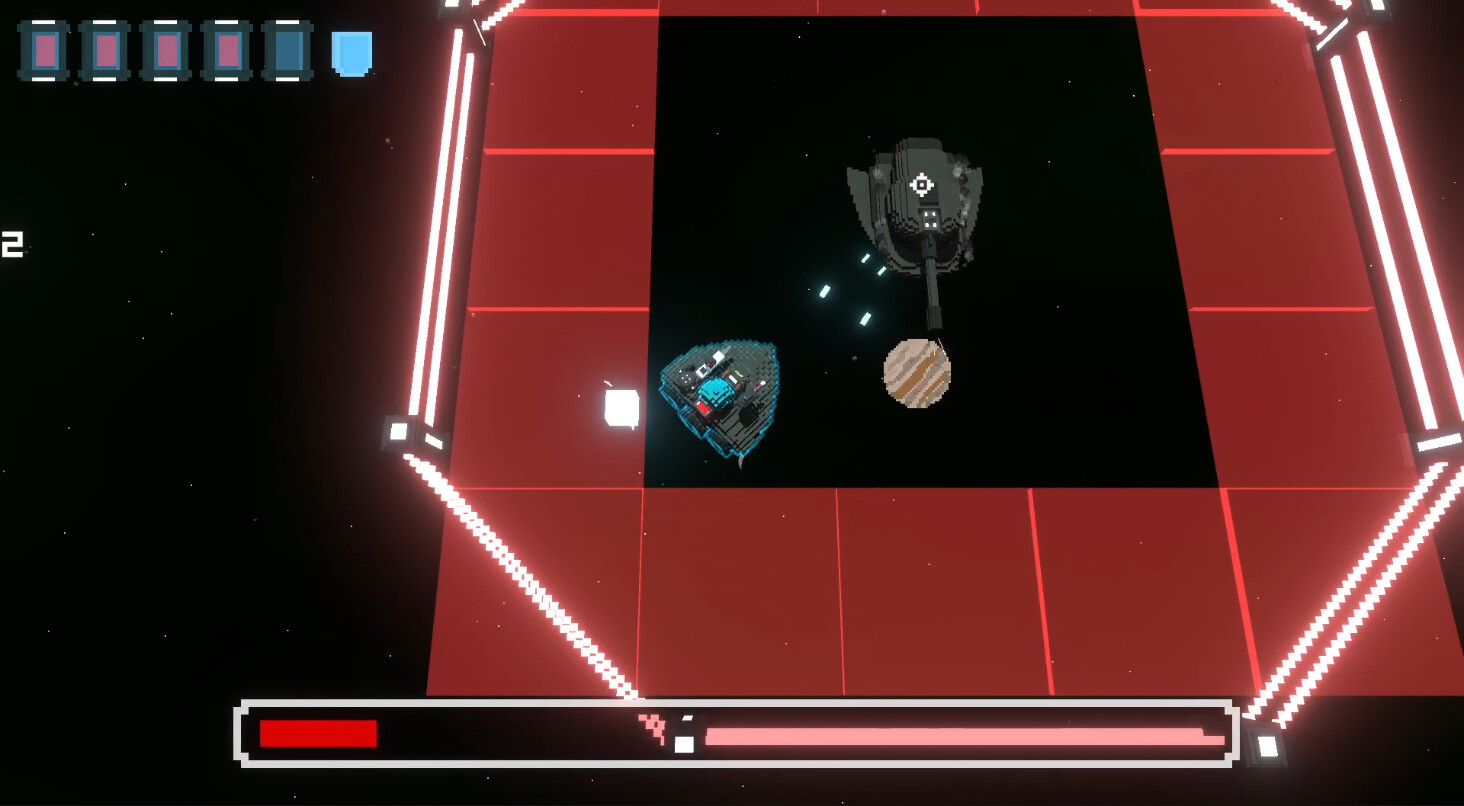Select the striped planet in the arena
The image size is (1464, 806).
coord(918,372)
